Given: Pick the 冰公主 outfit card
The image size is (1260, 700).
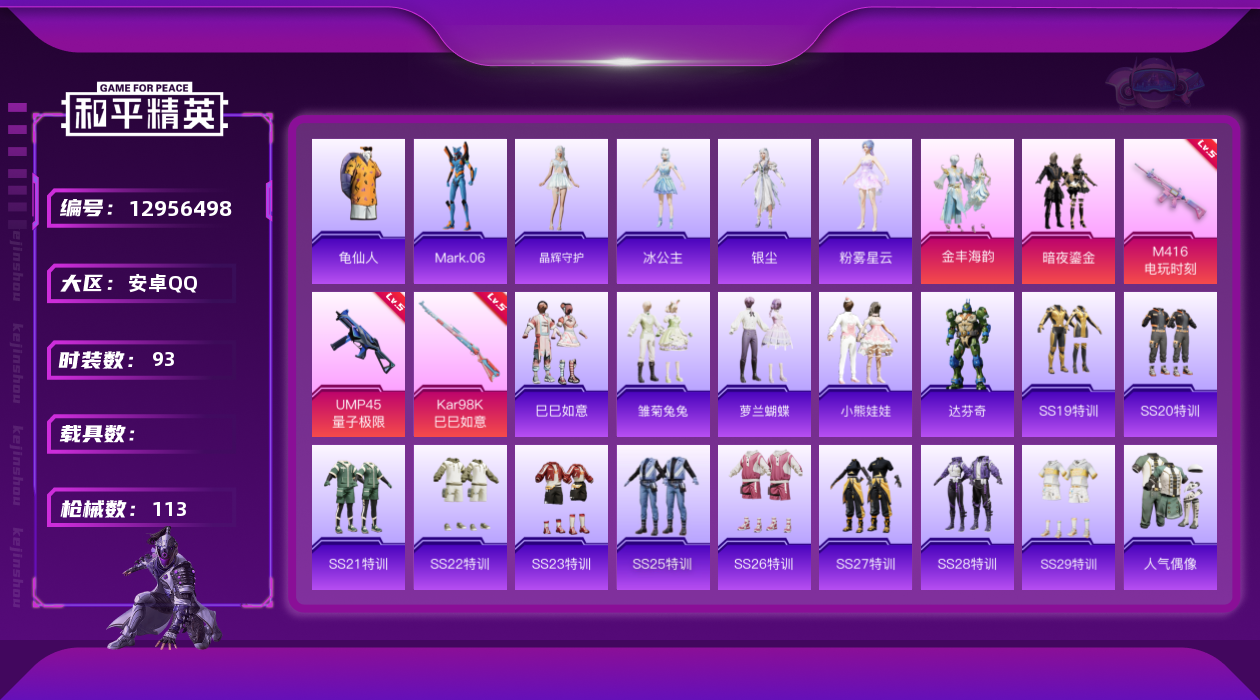Looking at the screenshot, I should point(663,211).
